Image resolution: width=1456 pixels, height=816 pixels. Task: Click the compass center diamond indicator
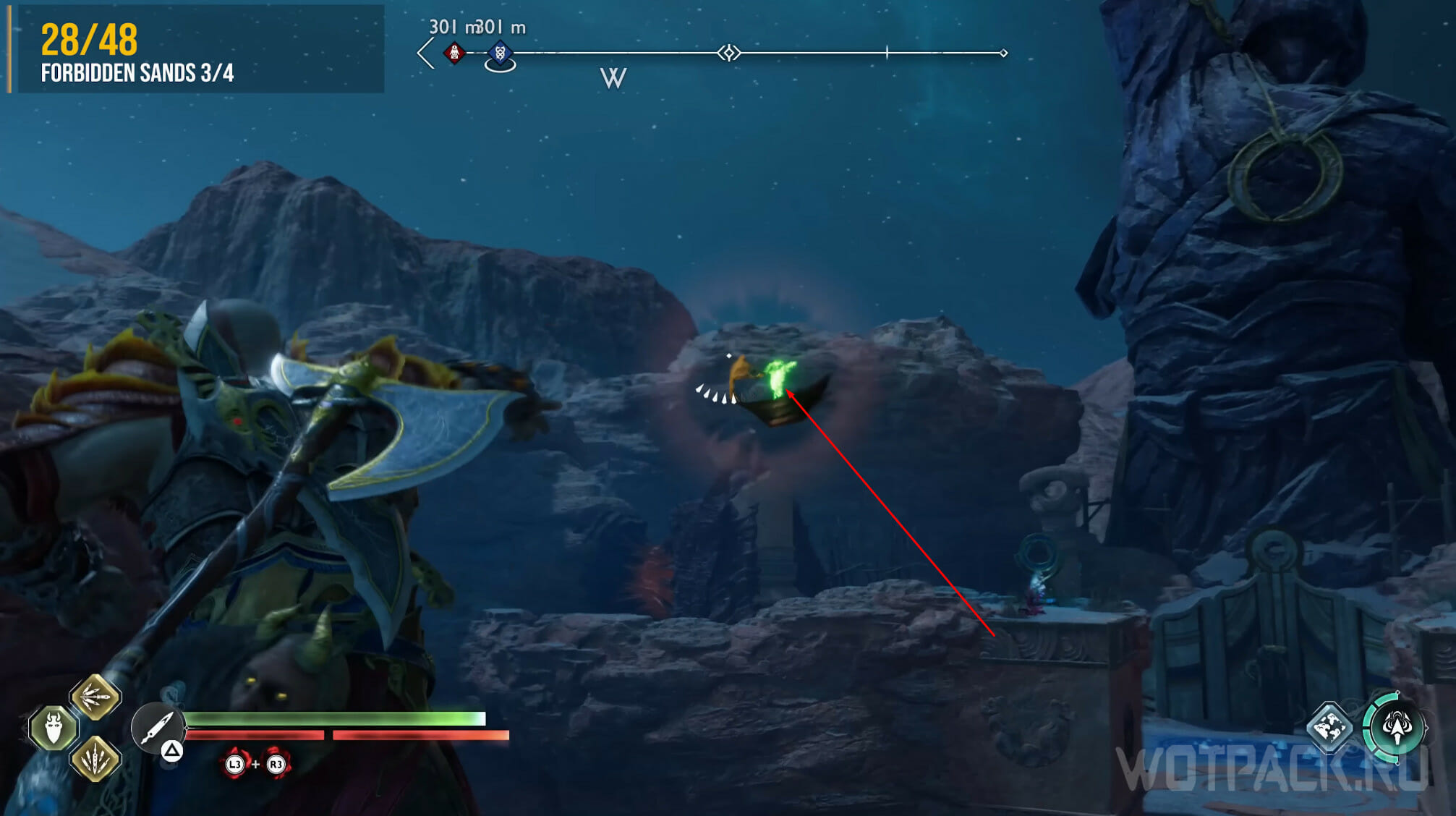[728, 53]
